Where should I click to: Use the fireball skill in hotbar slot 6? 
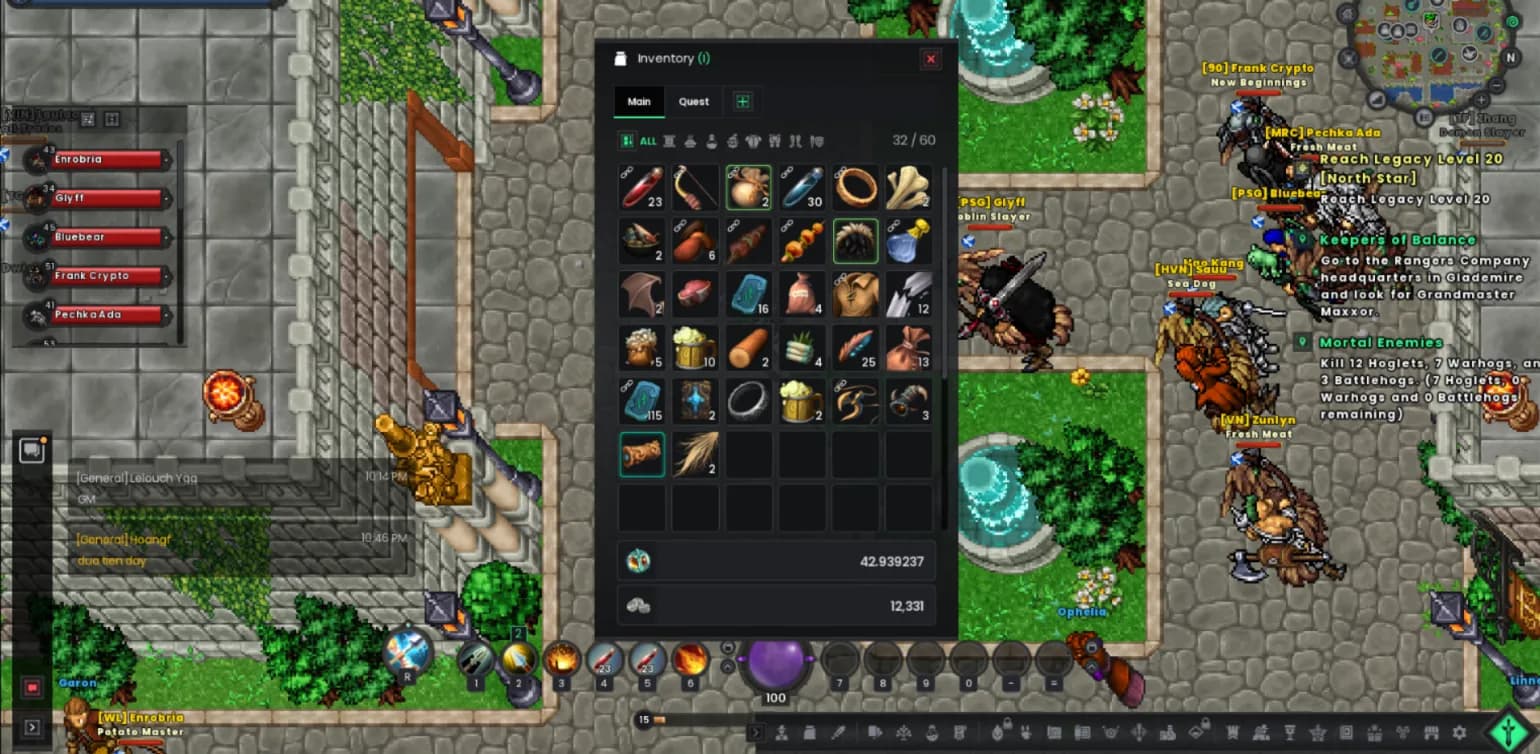point(690,659)
